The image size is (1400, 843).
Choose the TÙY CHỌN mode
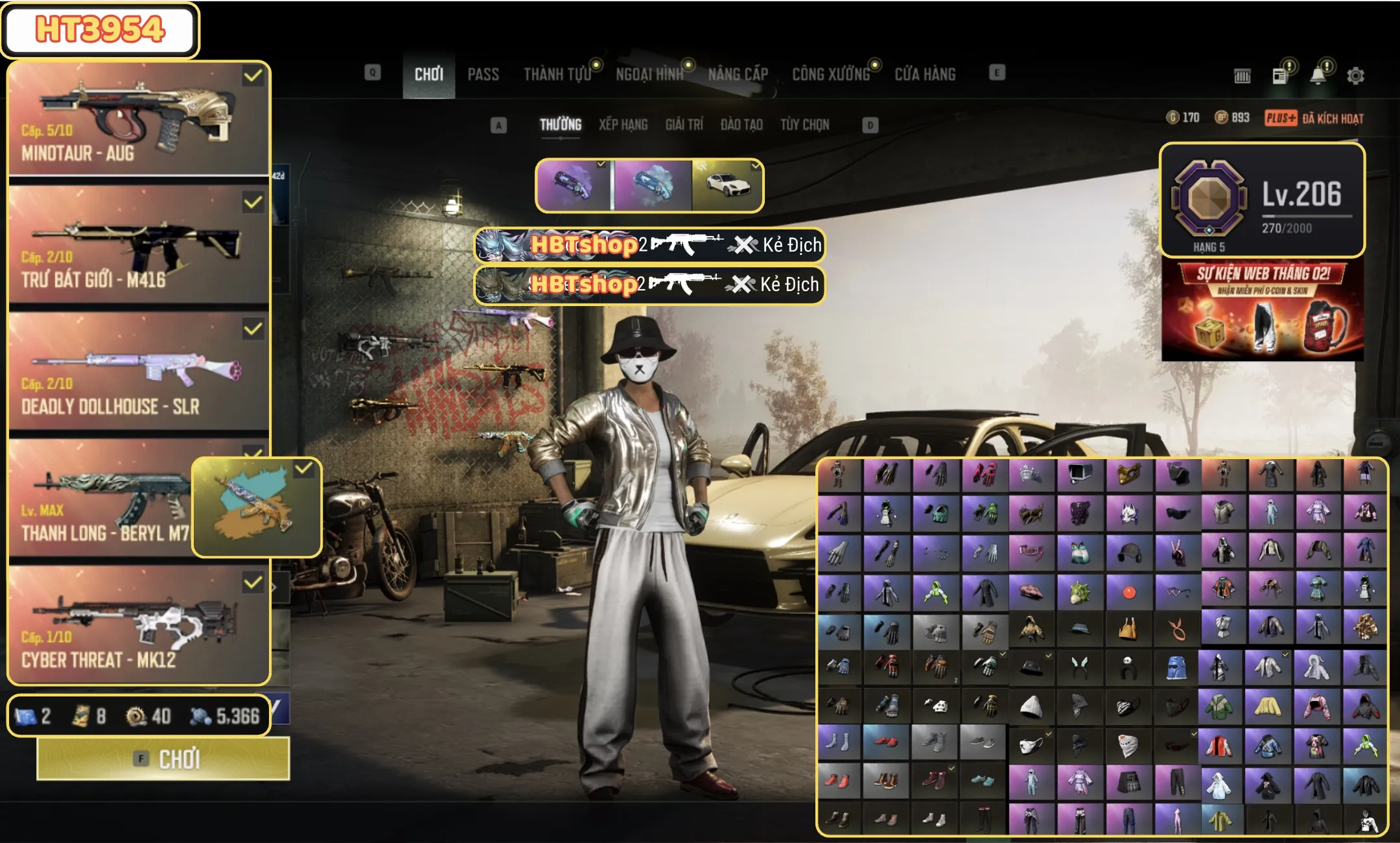pos(804,125)
